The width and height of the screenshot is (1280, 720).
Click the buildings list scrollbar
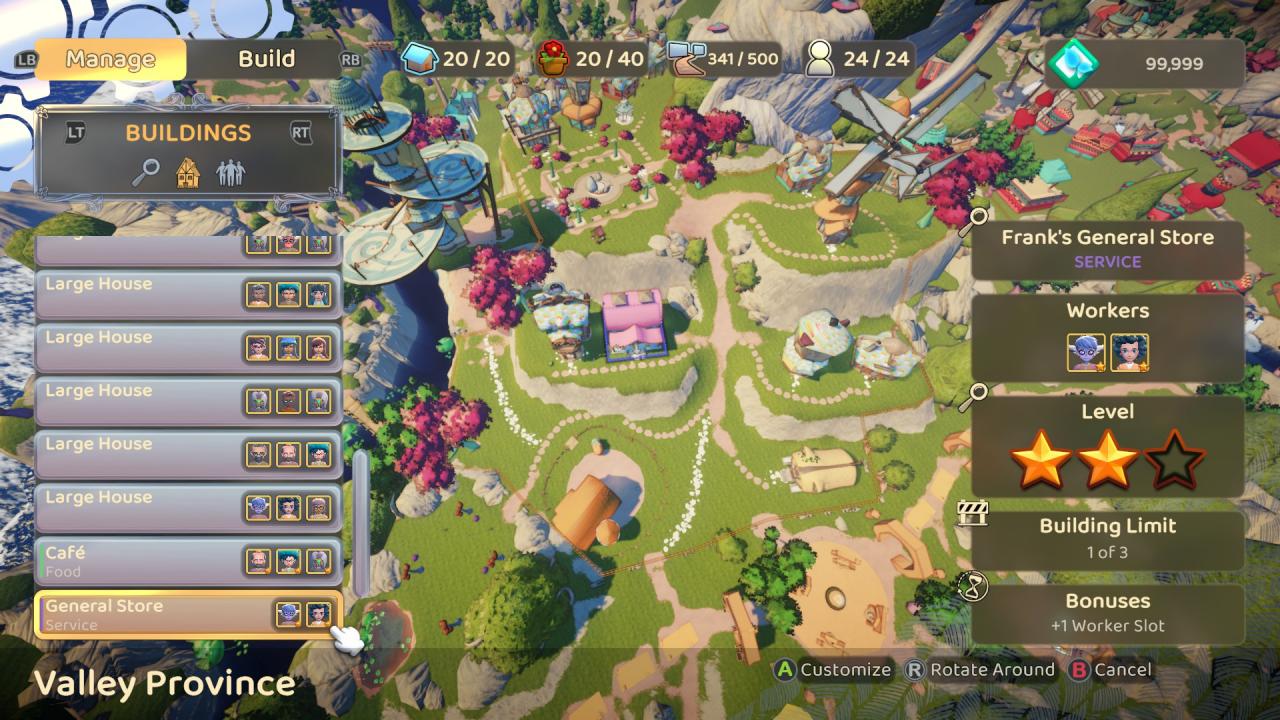click(361, 520)
